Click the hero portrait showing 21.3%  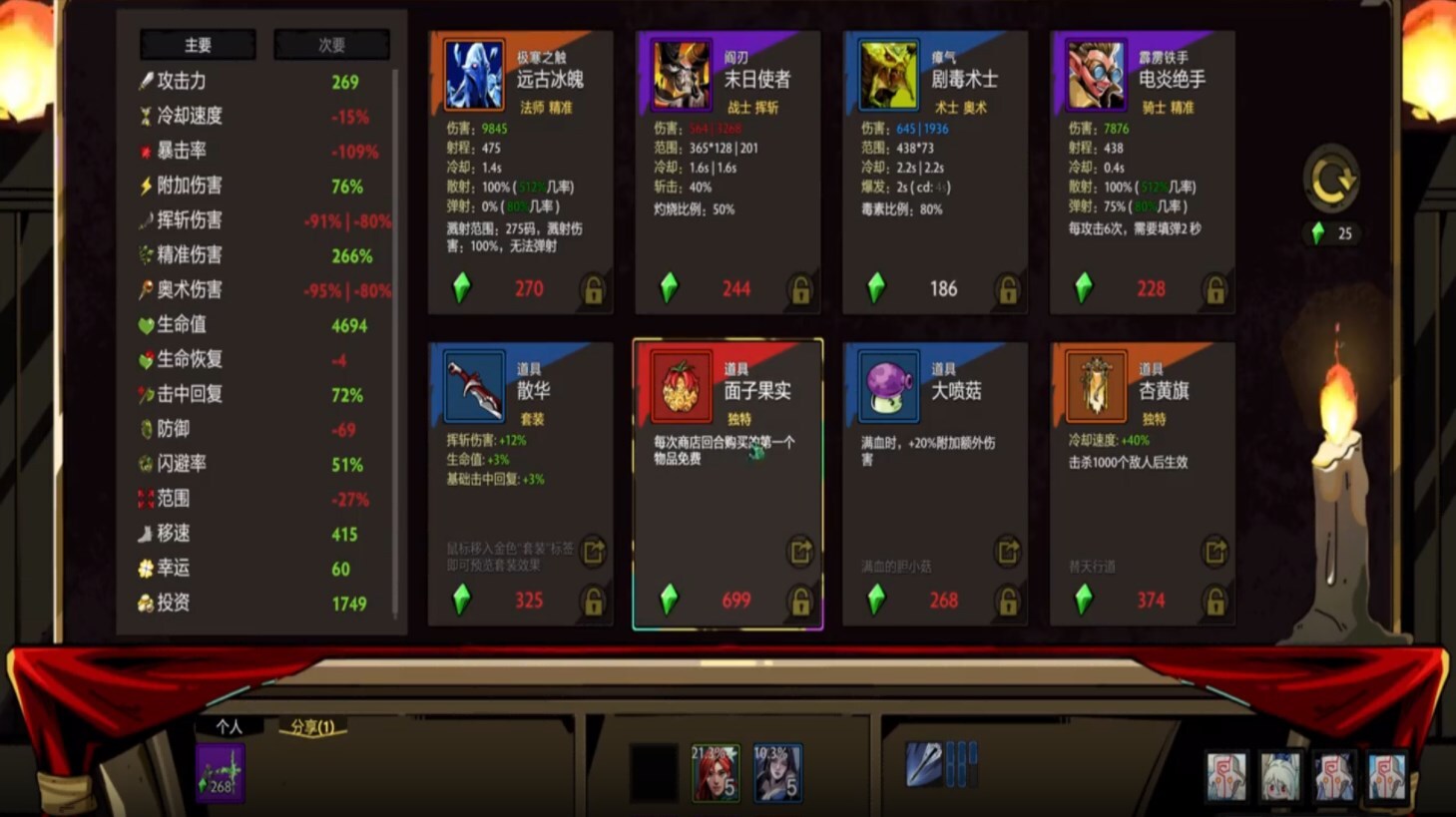point(717,773)
